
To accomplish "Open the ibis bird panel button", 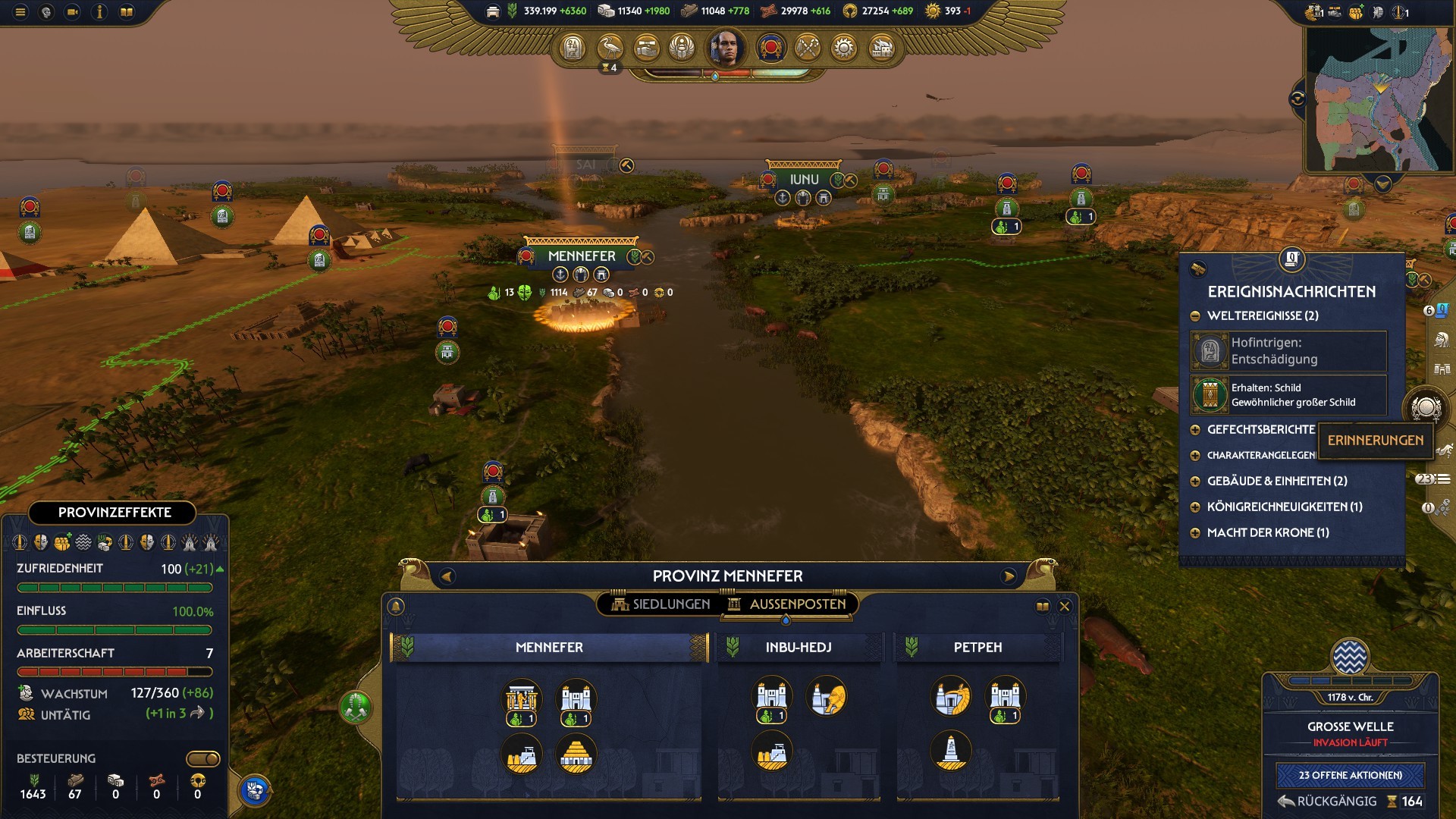I will 610,49.
